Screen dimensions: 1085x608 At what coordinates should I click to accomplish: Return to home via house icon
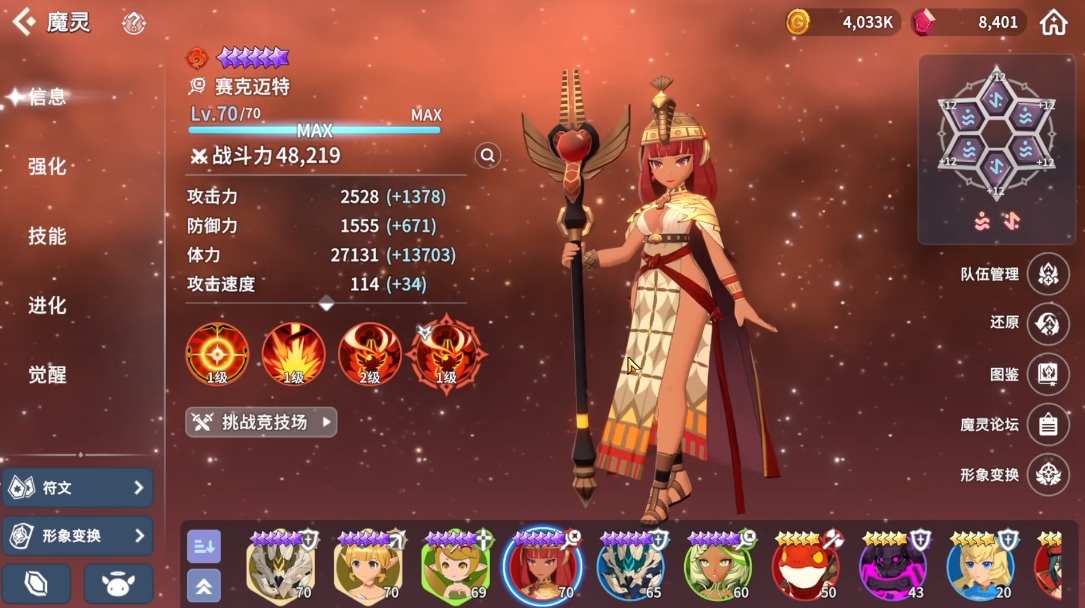[1053, 22]
